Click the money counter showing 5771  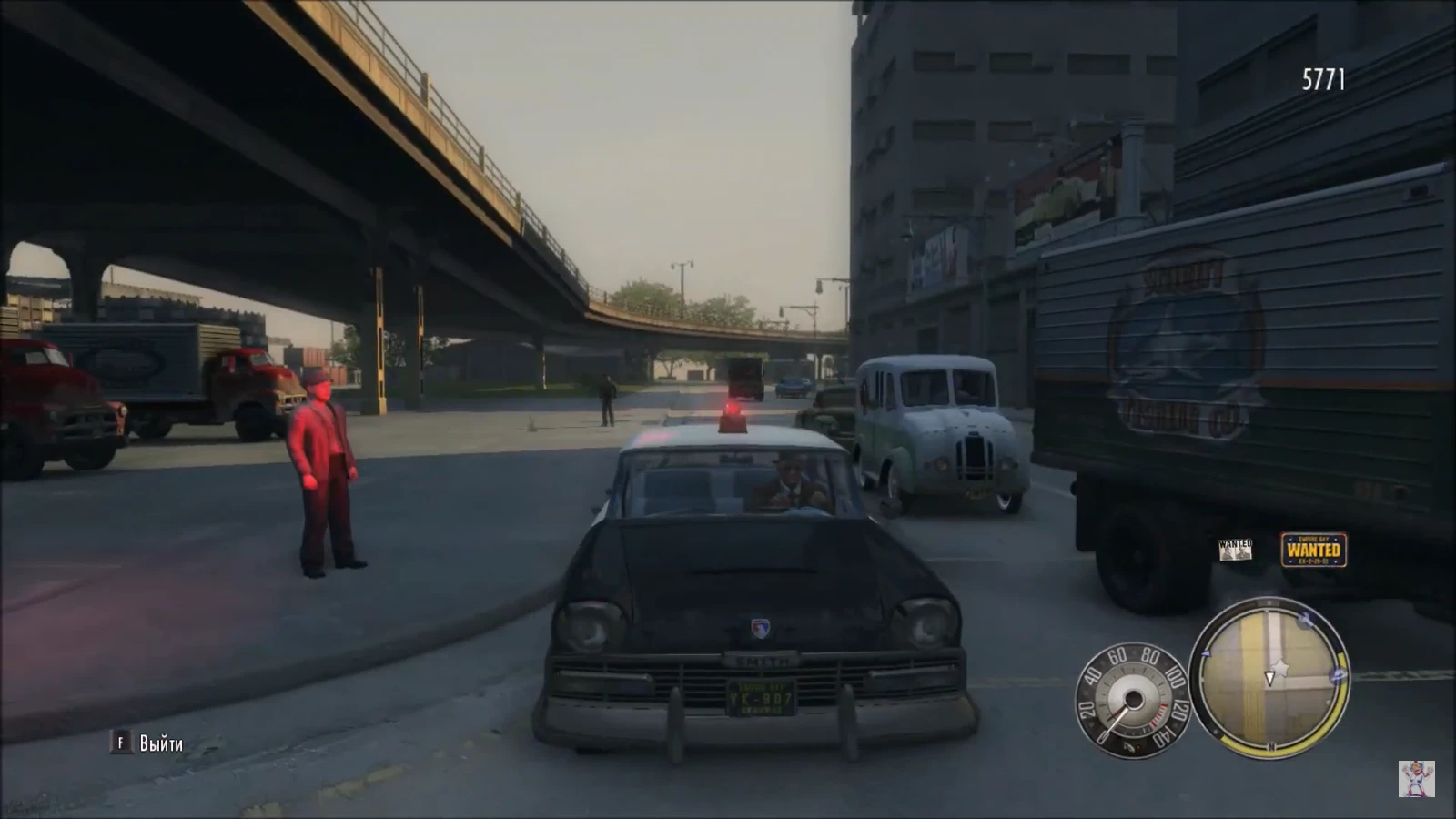coord(1325,77)
